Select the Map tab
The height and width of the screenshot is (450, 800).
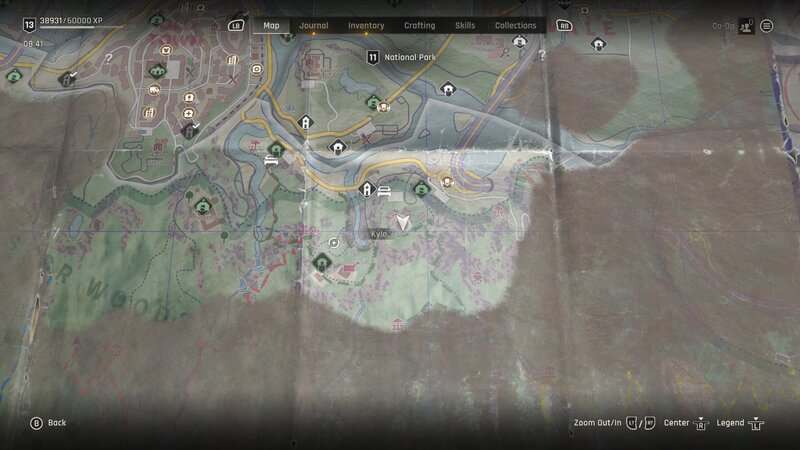pyautogui.click(x=271, y=26)
